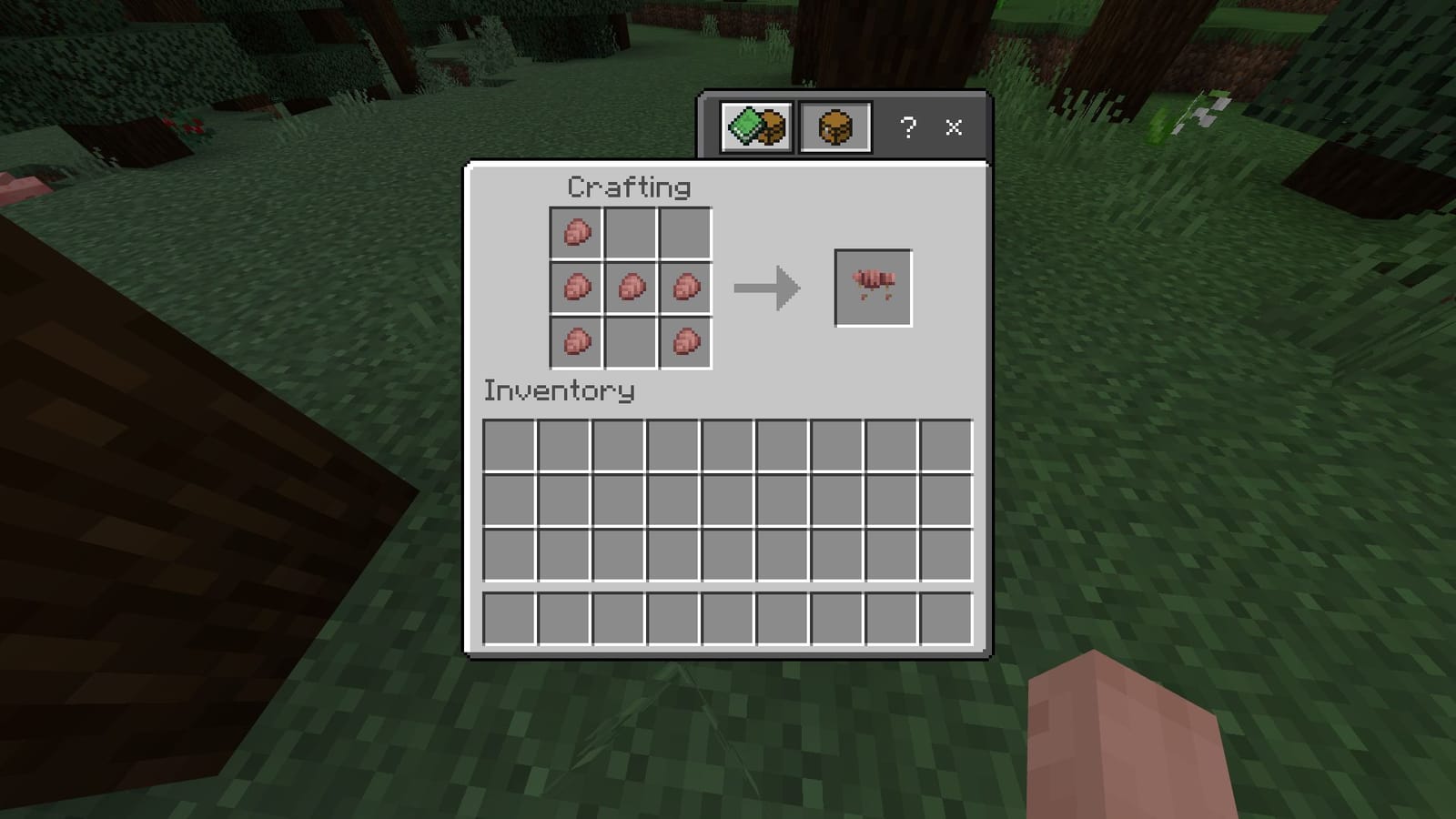Screen dimensions: 1456x819
Task: Click the Crafting title label
Action: [x=628, y=187]
